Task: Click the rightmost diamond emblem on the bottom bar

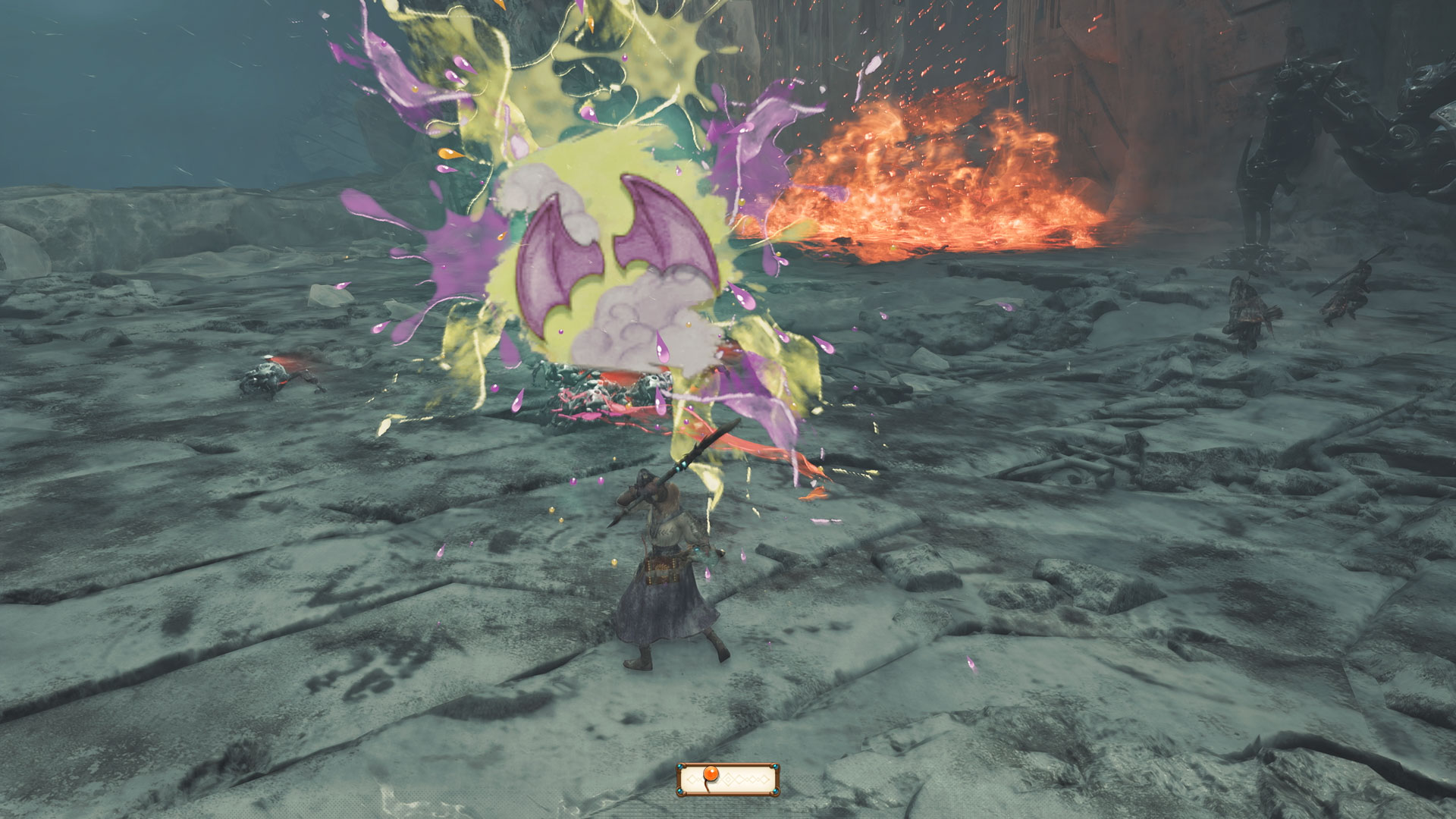Action: [x=764, y=780]
